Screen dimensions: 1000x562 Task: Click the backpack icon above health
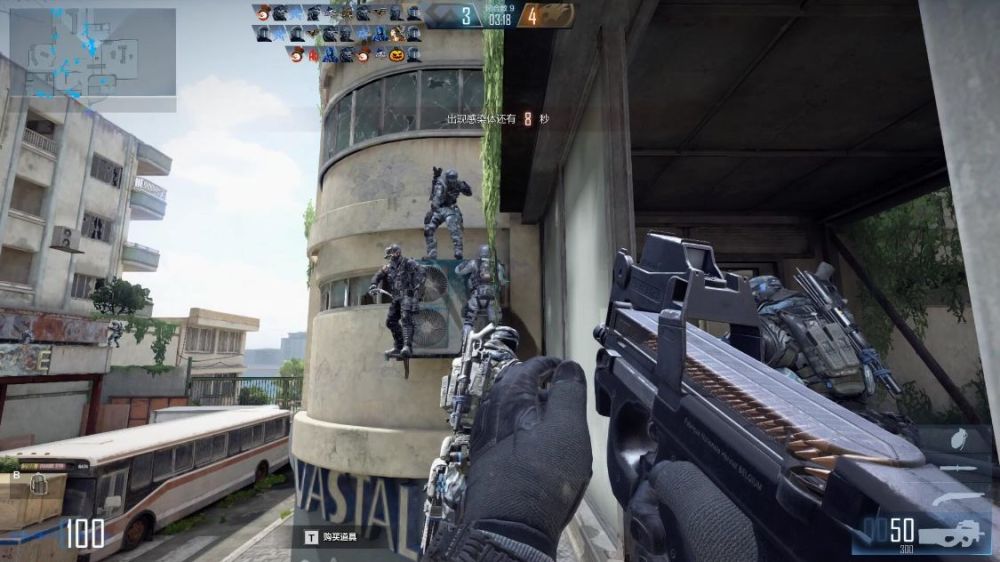(x=38, y=485)
